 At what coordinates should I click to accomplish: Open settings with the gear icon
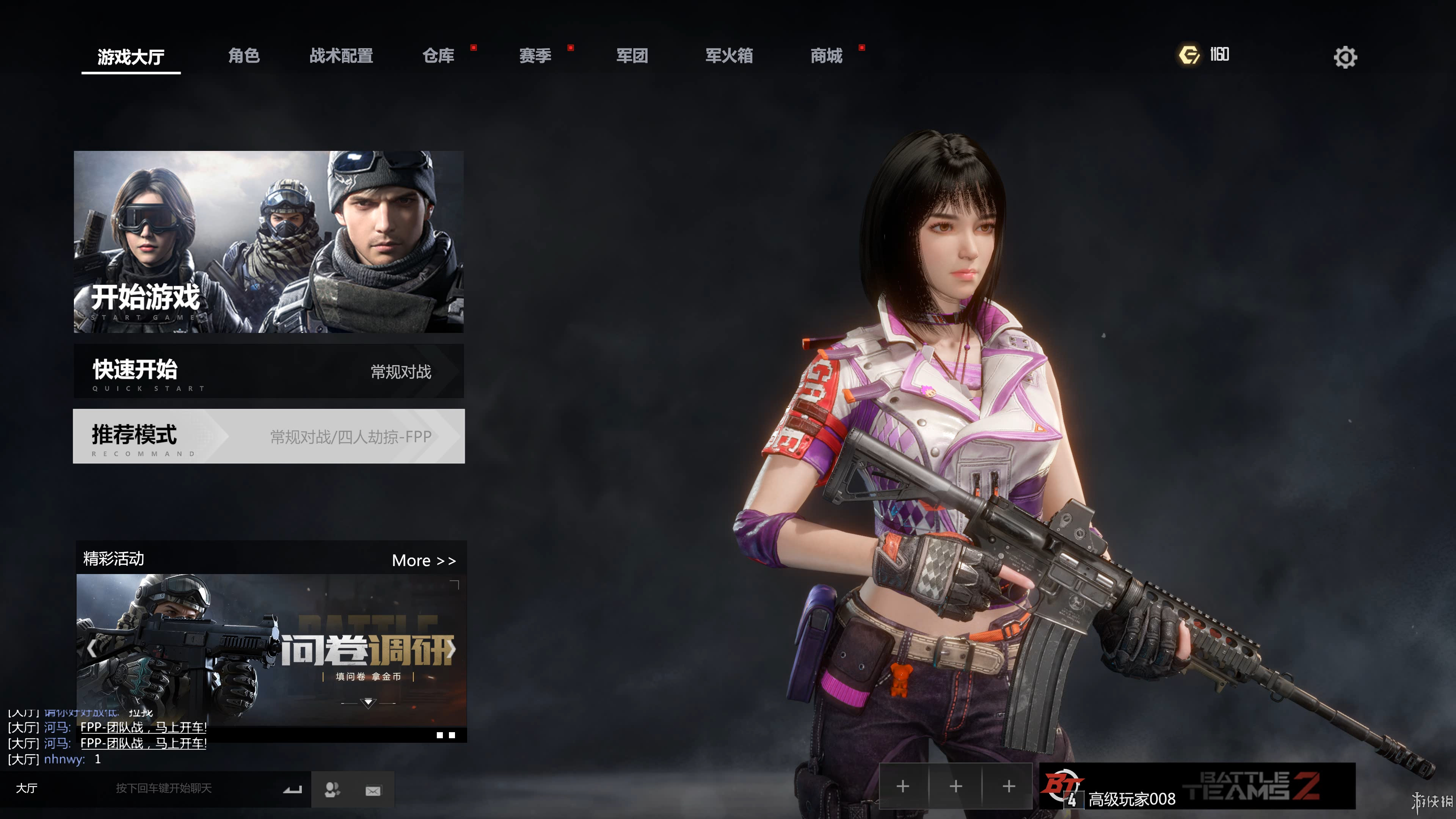click(1345, 57)
